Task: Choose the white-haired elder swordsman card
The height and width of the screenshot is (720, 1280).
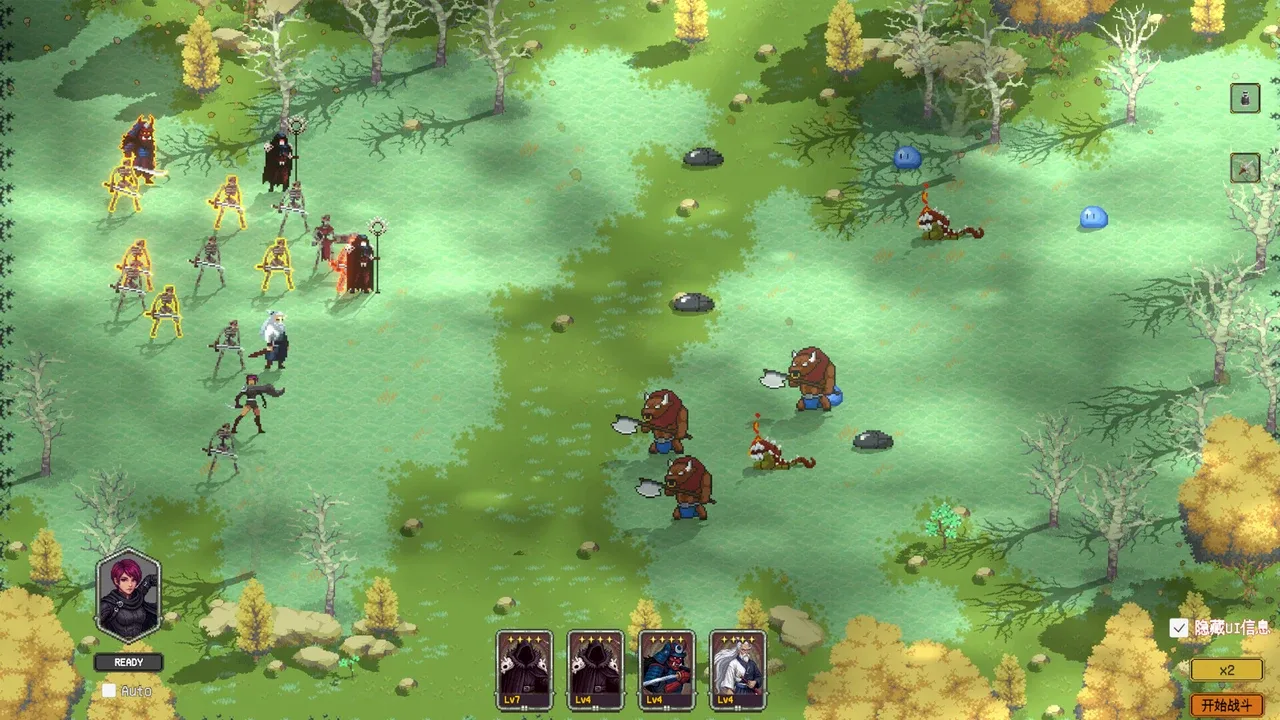Action: (738, 669)
